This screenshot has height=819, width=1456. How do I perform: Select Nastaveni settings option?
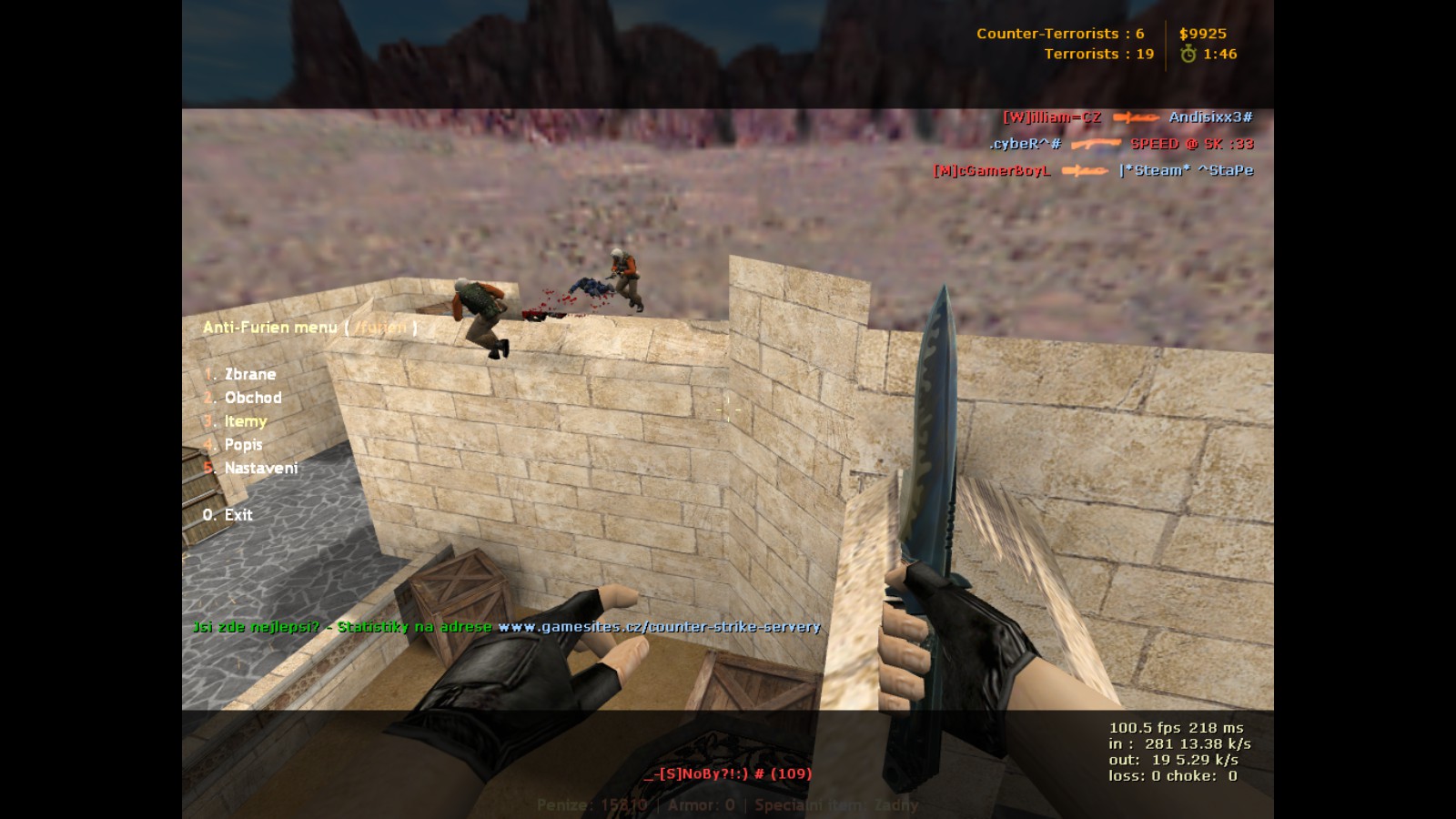click(260, 469)
